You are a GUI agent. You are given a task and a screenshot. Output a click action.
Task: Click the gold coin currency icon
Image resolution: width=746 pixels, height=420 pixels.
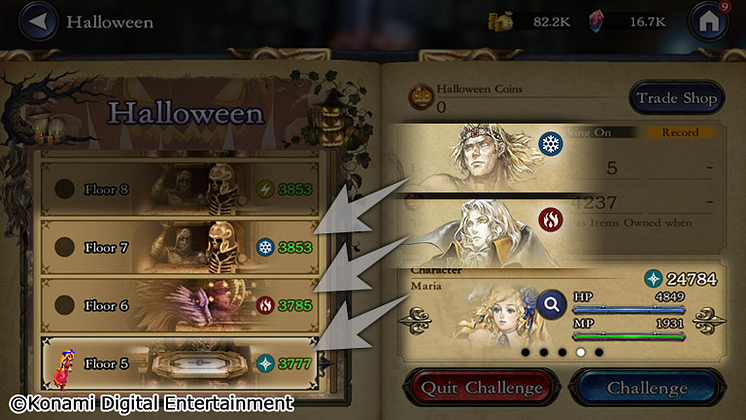click(x=500, y=21)
